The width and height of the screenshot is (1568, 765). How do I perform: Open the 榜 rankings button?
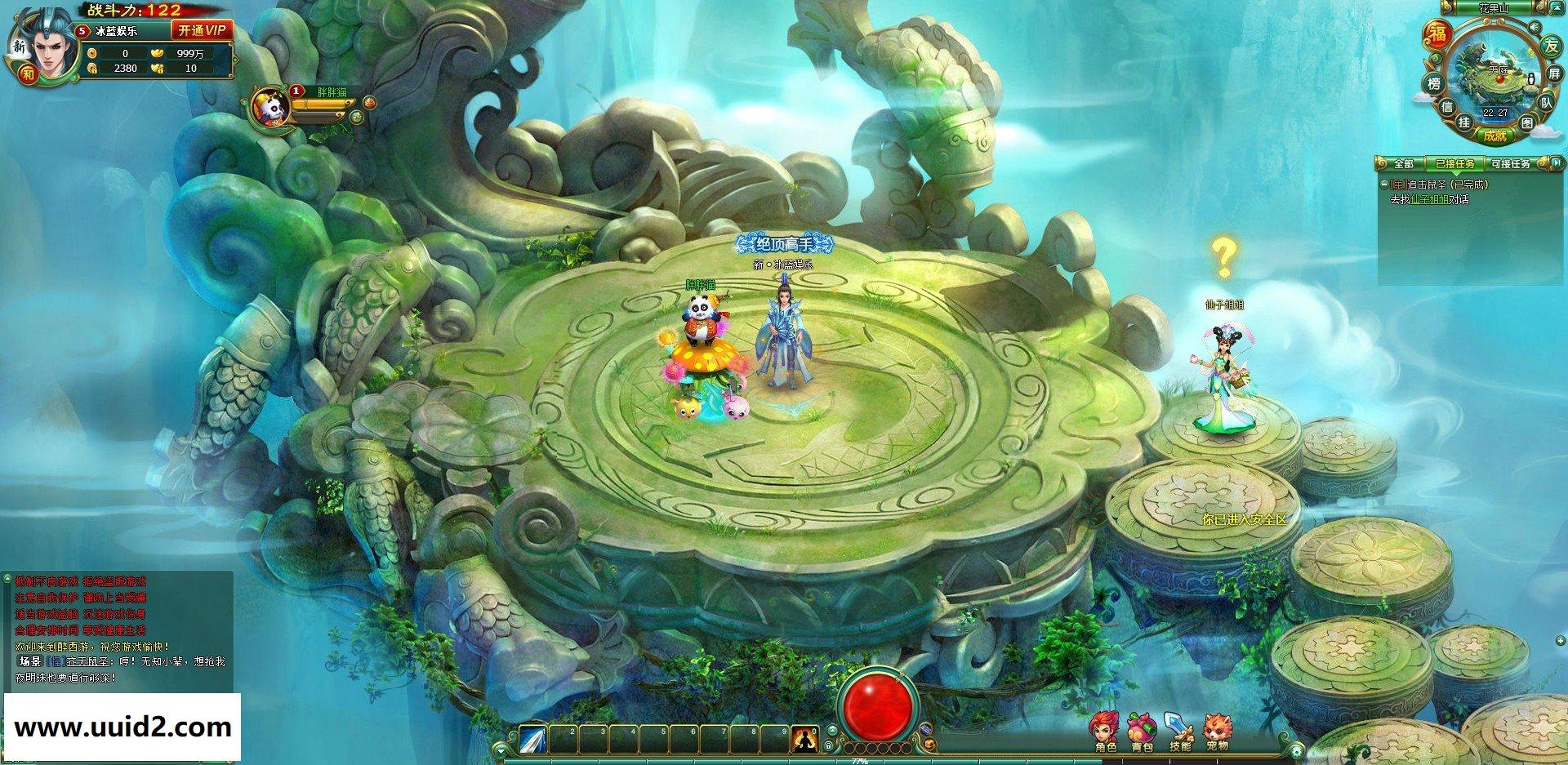click(x=1434, y=83)
